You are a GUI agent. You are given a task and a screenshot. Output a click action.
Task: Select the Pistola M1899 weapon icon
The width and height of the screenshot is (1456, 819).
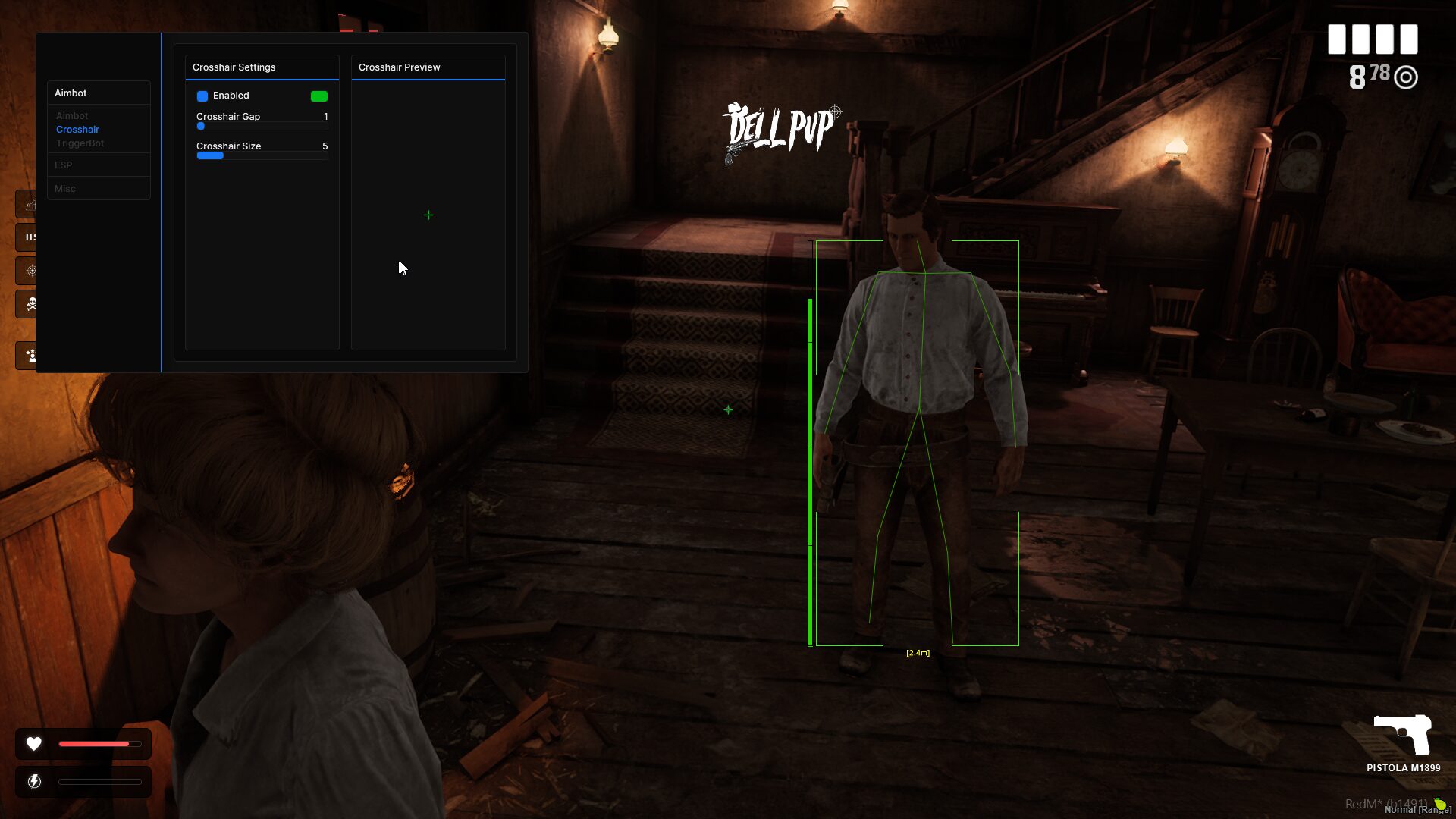click(1402, 734)
